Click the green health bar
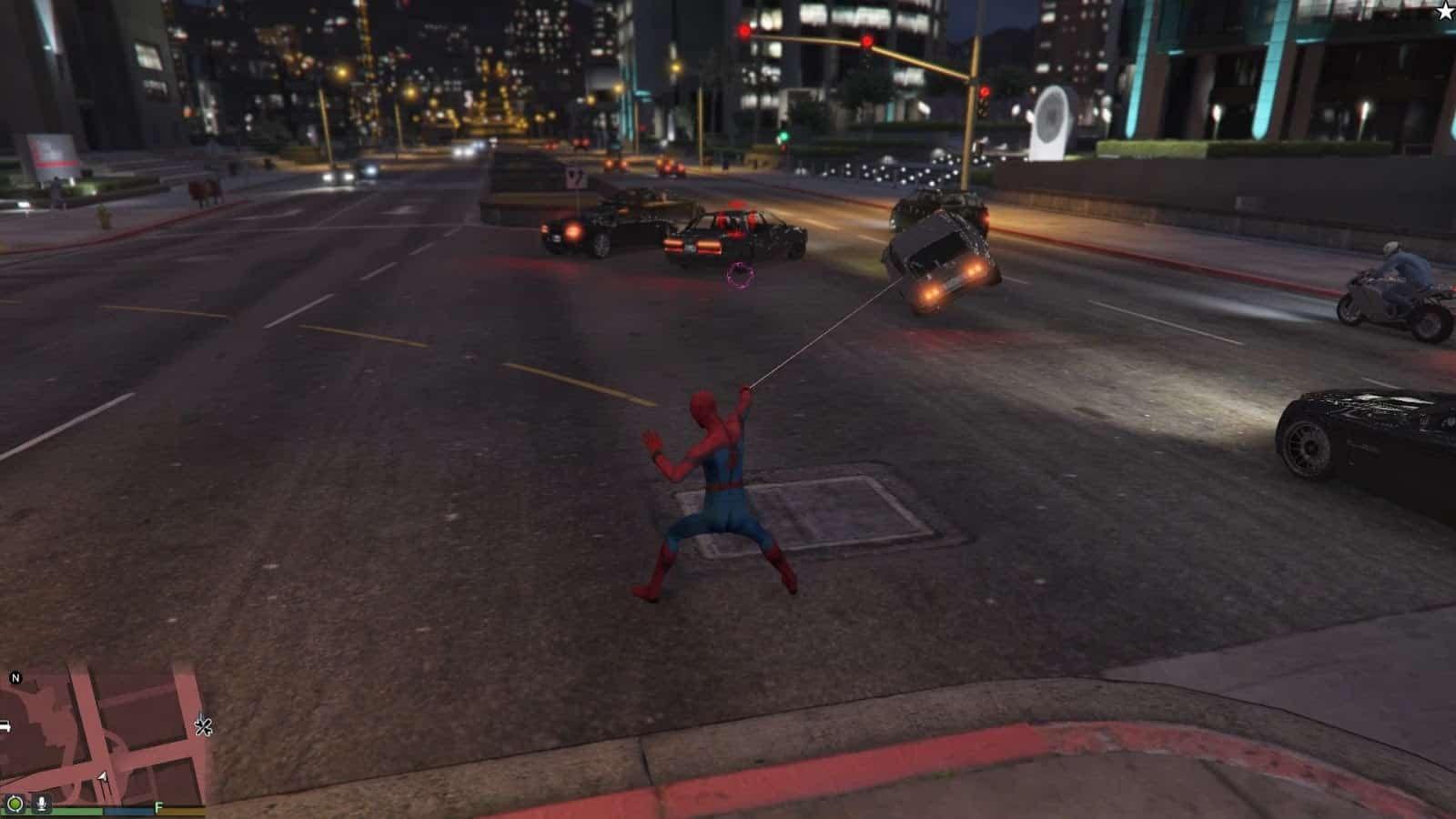Viewport: 1456px width, 819px height. [69, 810]
